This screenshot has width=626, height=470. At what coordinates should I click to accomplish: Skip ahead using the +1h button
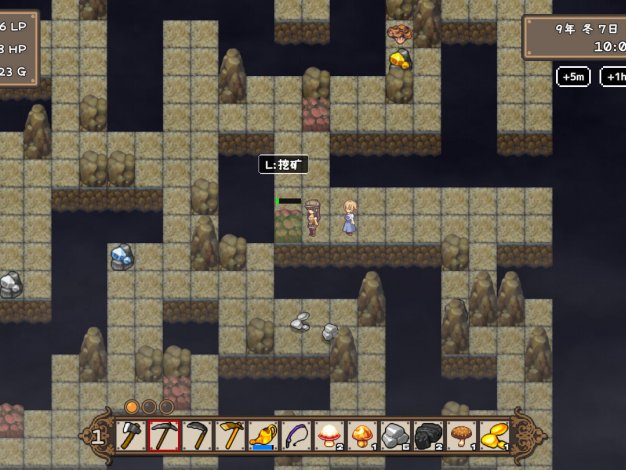point(613,77)
